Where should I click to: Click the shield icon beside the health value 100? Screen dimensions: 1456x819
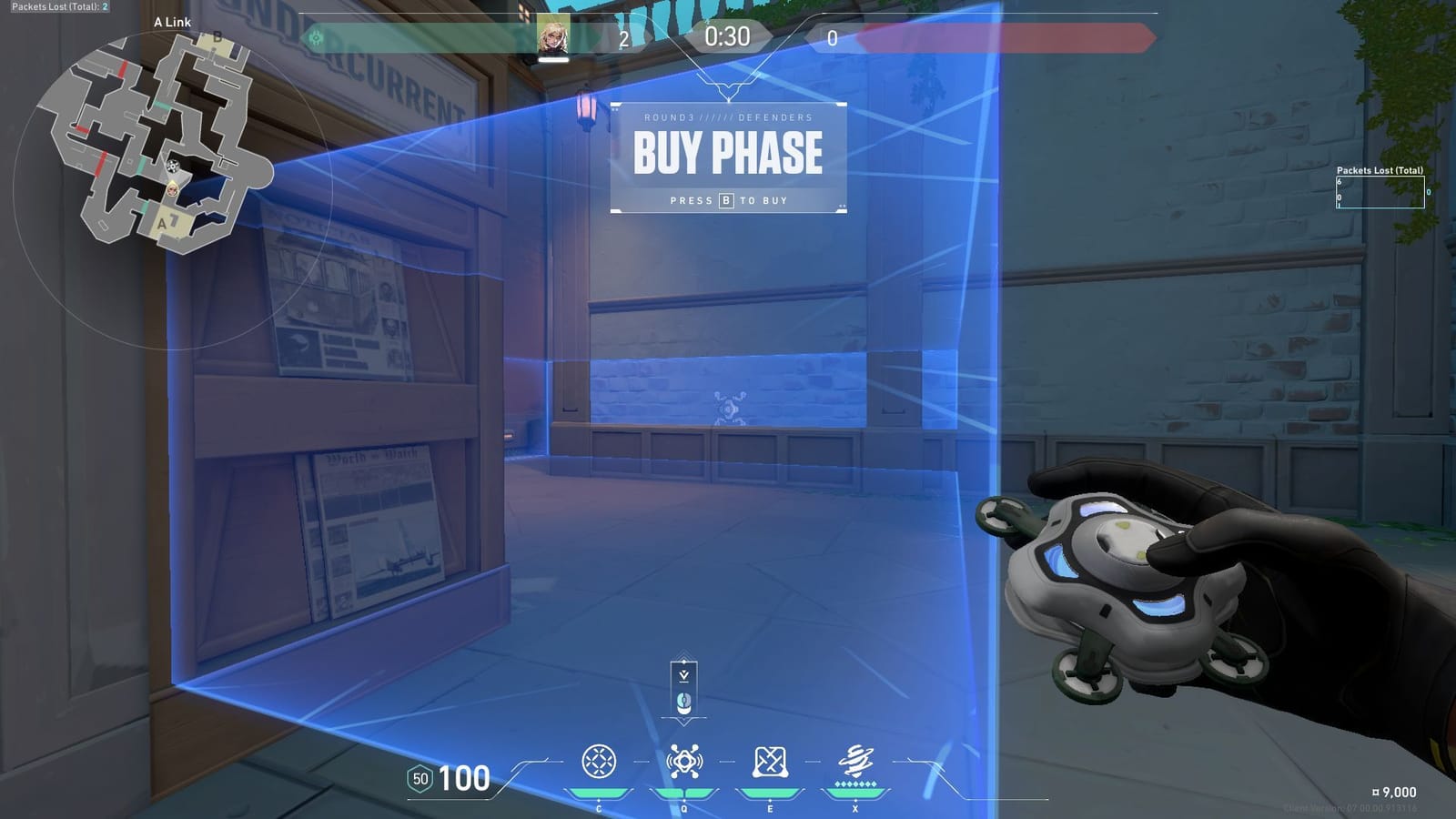[x=419, y=779]
